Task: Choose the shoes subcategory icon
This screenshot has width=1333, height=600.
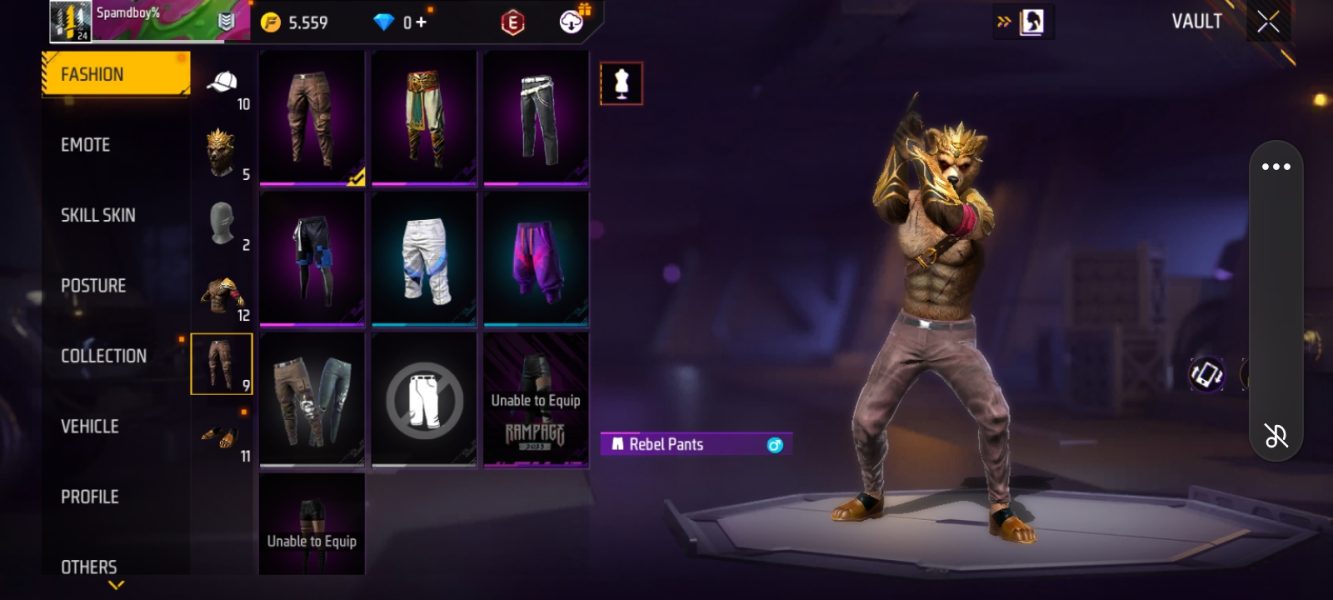Action: (x=222, y=435)
